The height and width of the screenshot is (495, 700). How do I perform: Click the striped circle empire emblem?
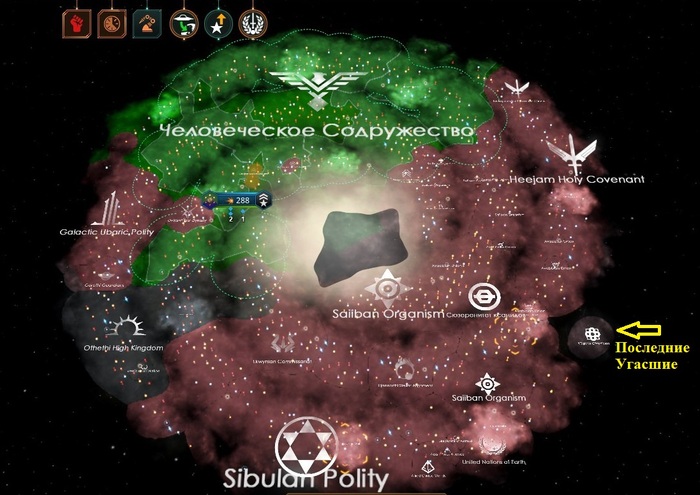click(x=484, y=295)
